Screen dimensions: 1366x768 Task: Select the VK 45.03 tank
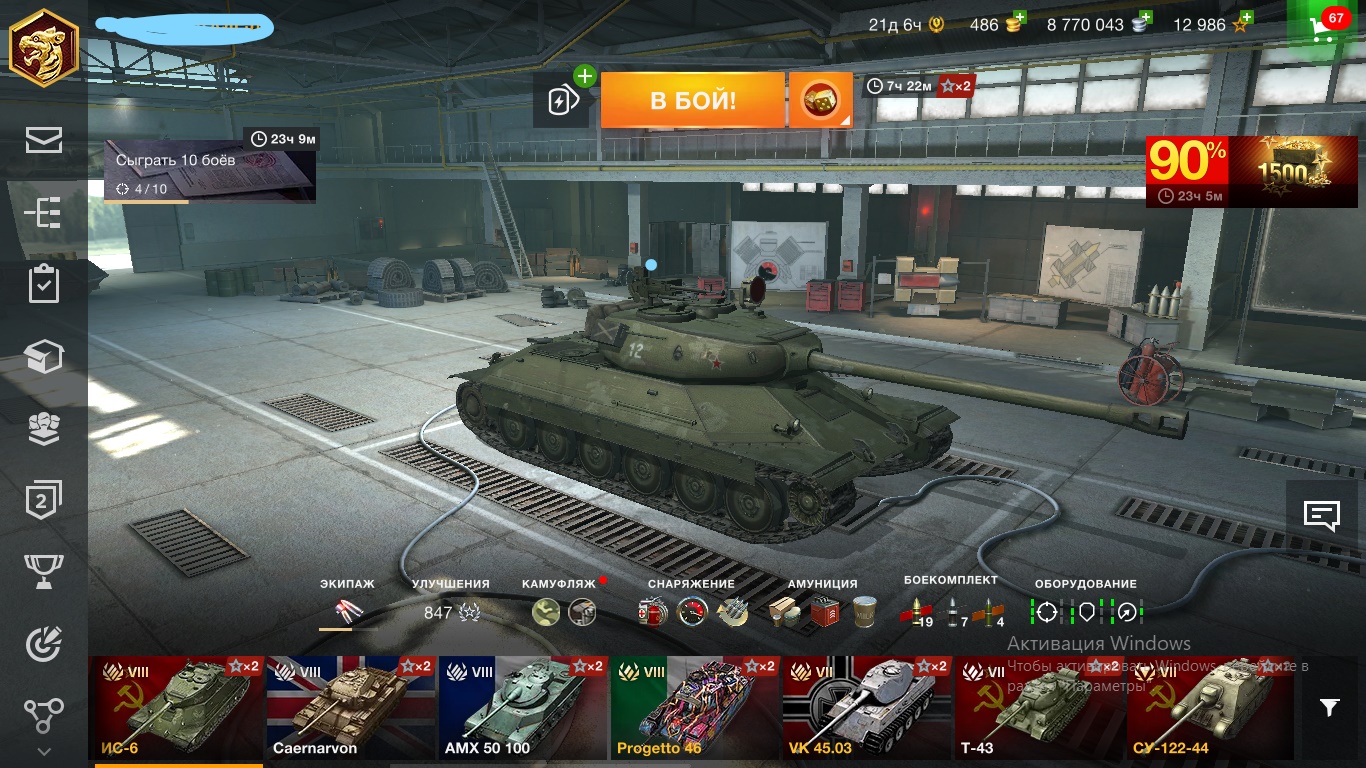tap(866, 706)
